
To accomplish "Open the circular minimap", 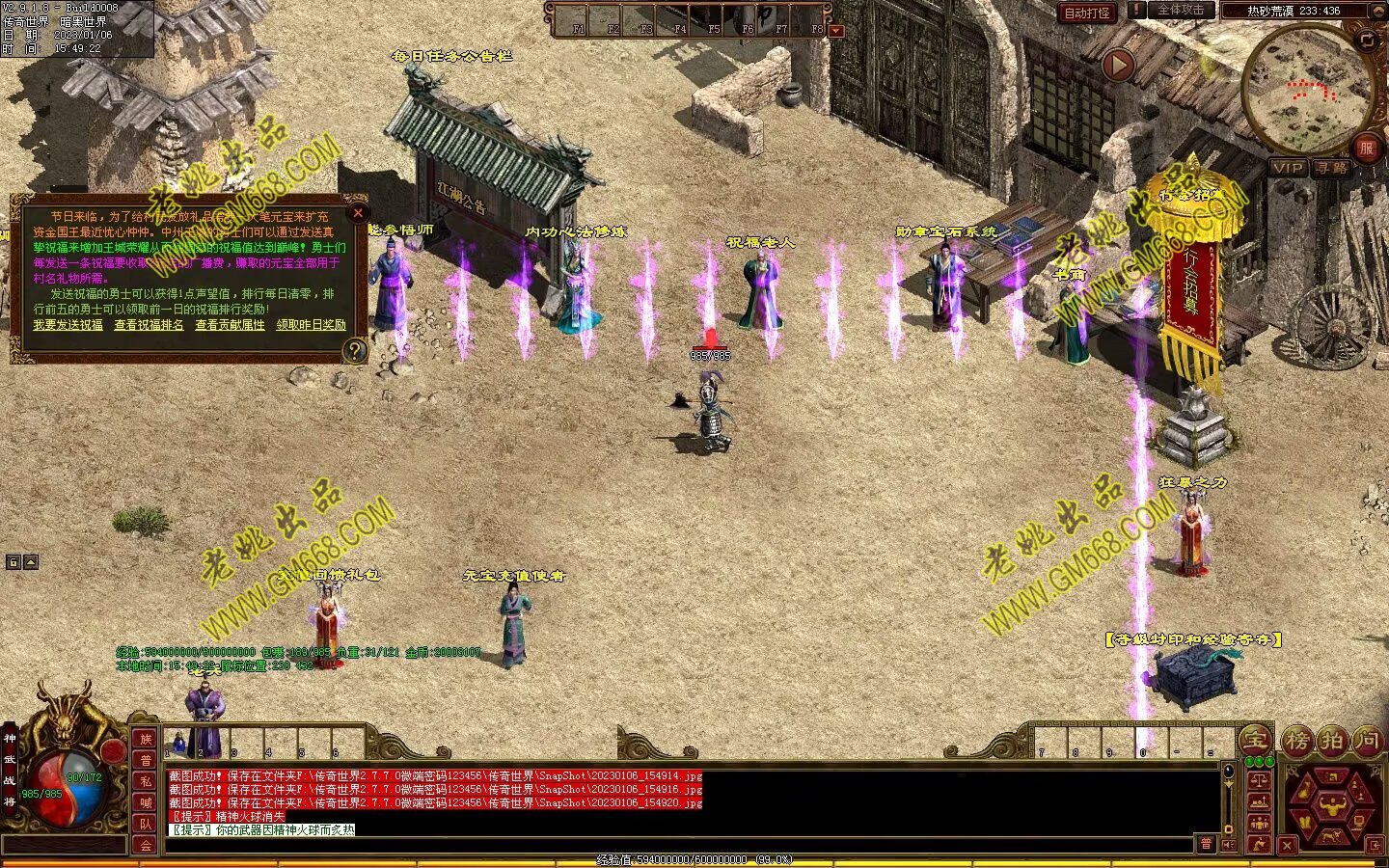I will pyautogui.click(x=1308, y=89).
